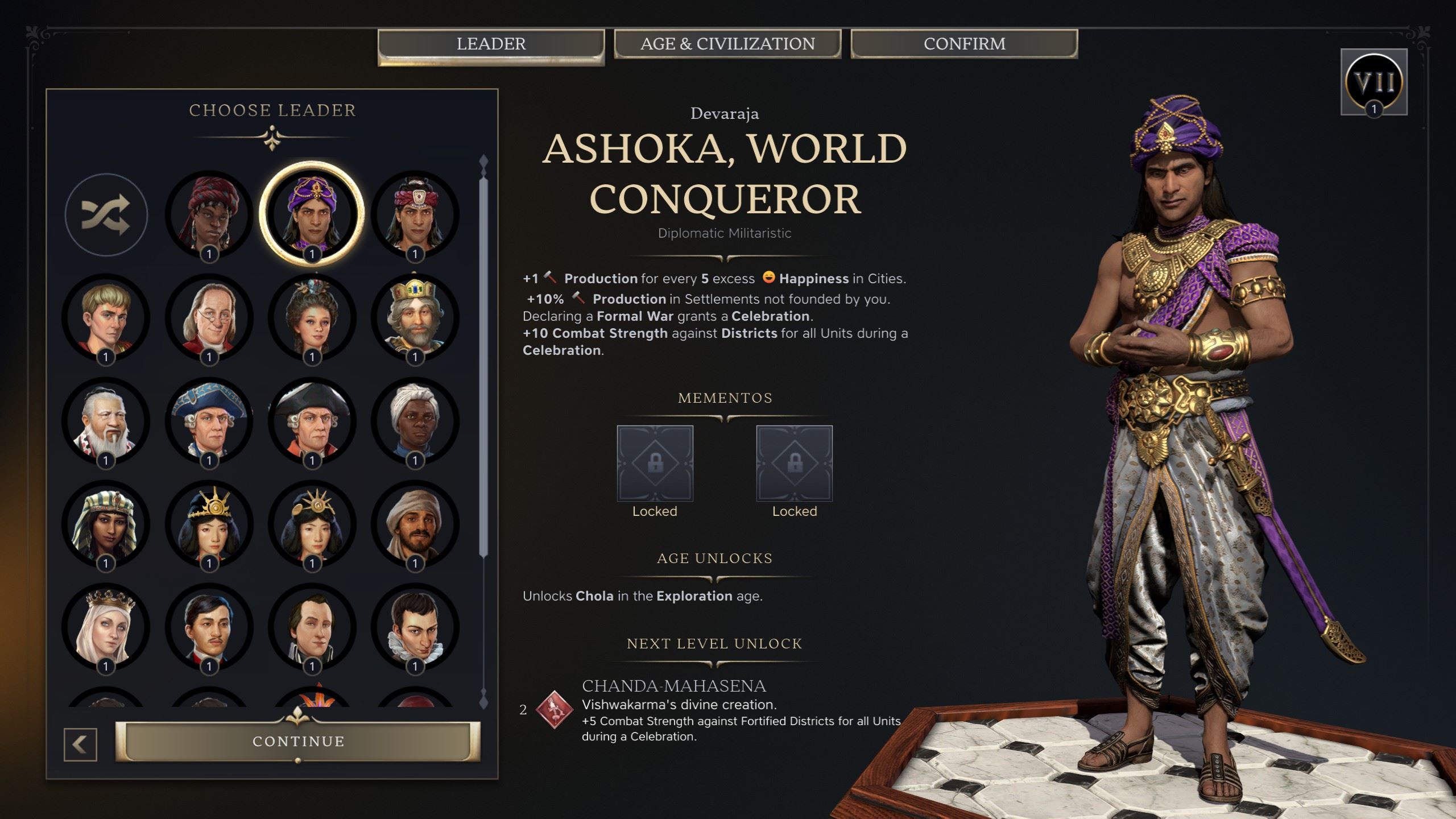Select the leader in a blue tricorn hat
The height and width of the screenshot is (819, 1456).
click(209, 421)
